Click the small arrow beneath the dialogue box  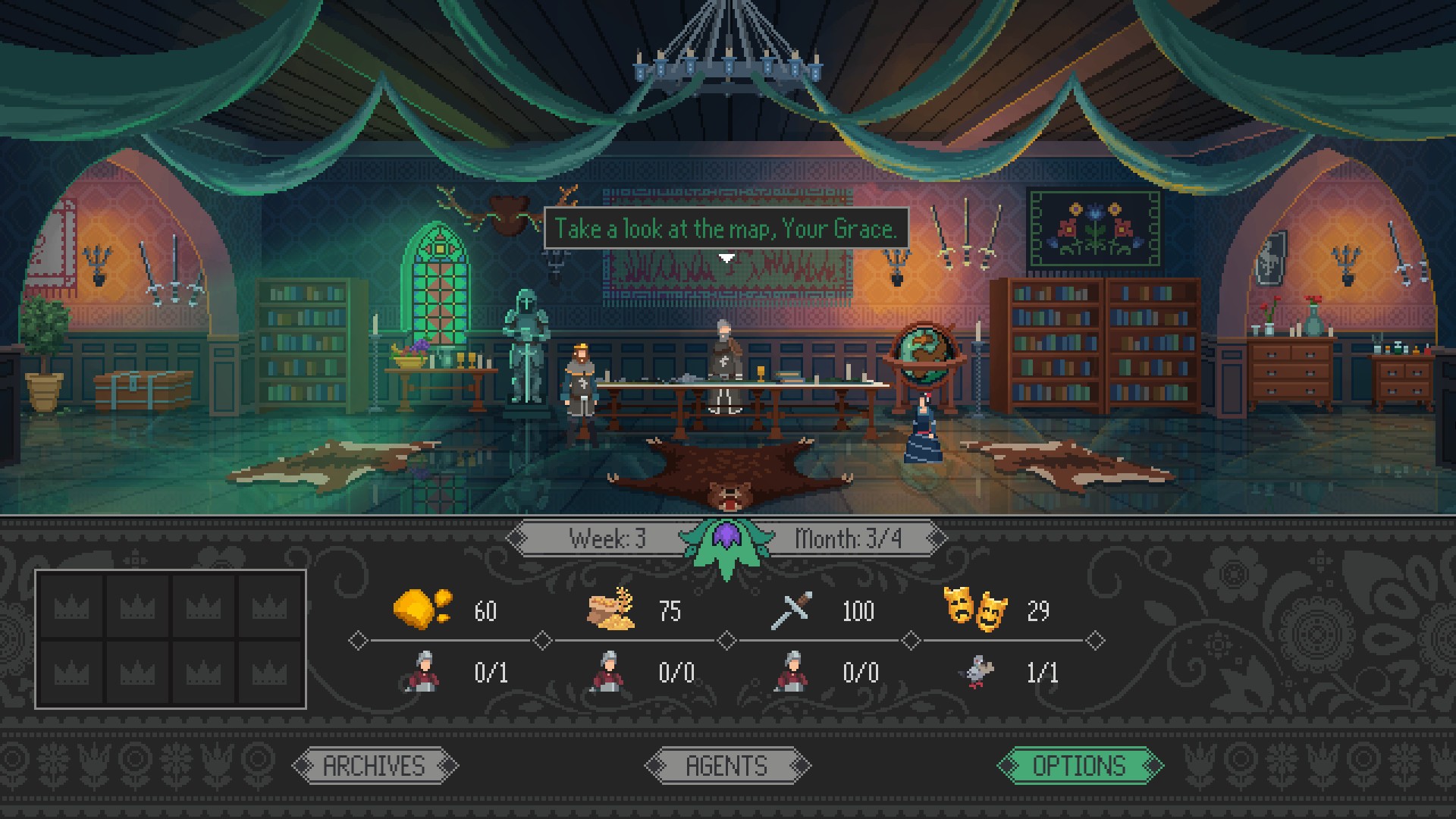coord(727,256)
